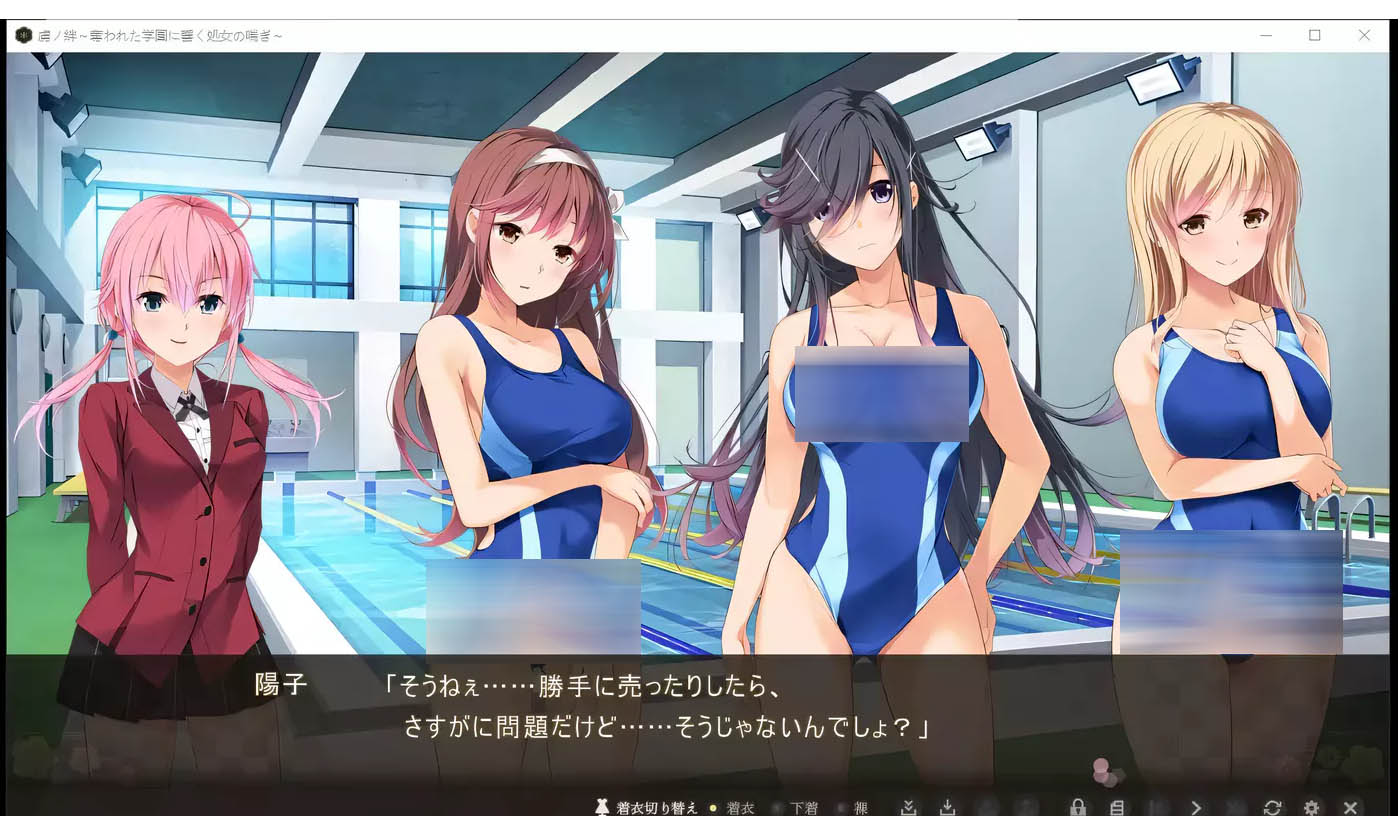Open settings via the gear icon
The image size is (1400, 816).
(1311, 807)
